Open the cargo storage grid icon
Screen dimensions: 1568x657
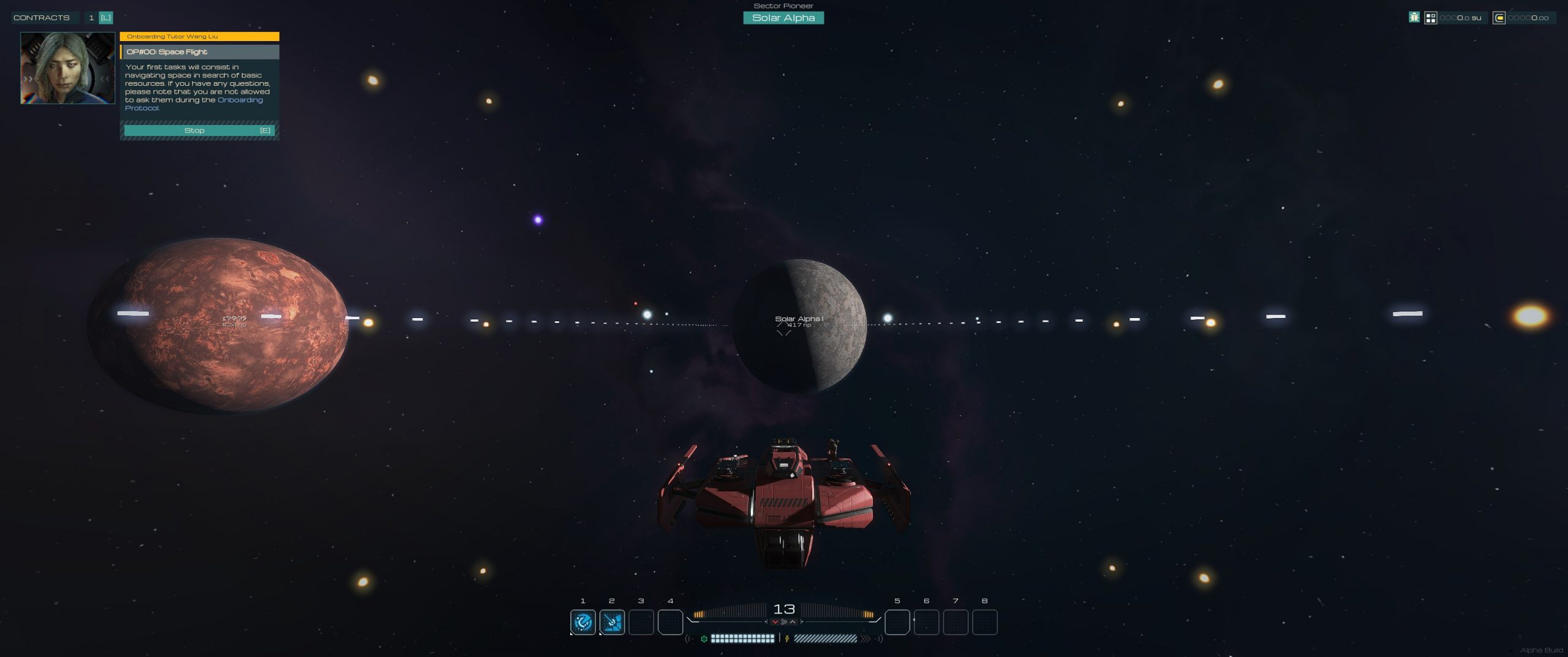1430,18
